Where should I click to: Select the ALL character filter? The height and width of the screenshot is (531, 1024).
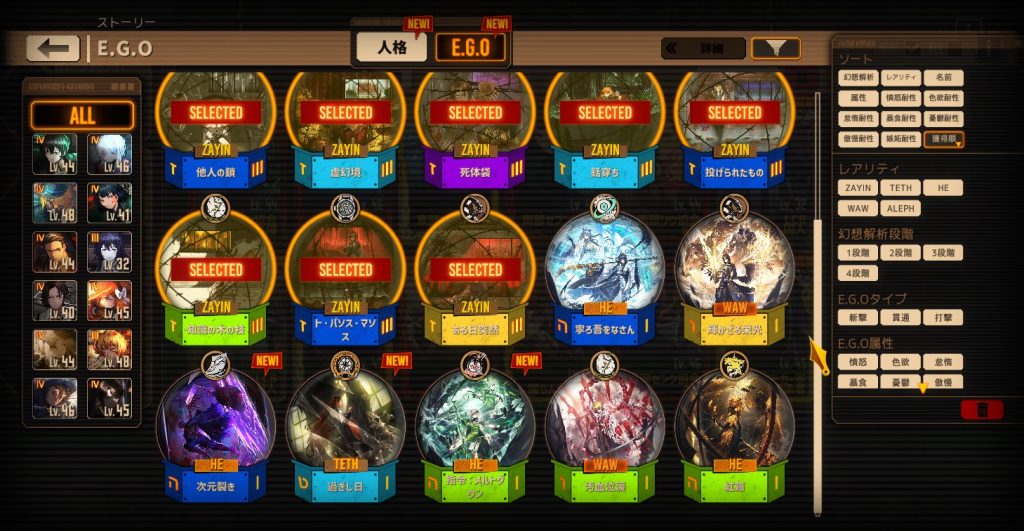coord(82,115)
